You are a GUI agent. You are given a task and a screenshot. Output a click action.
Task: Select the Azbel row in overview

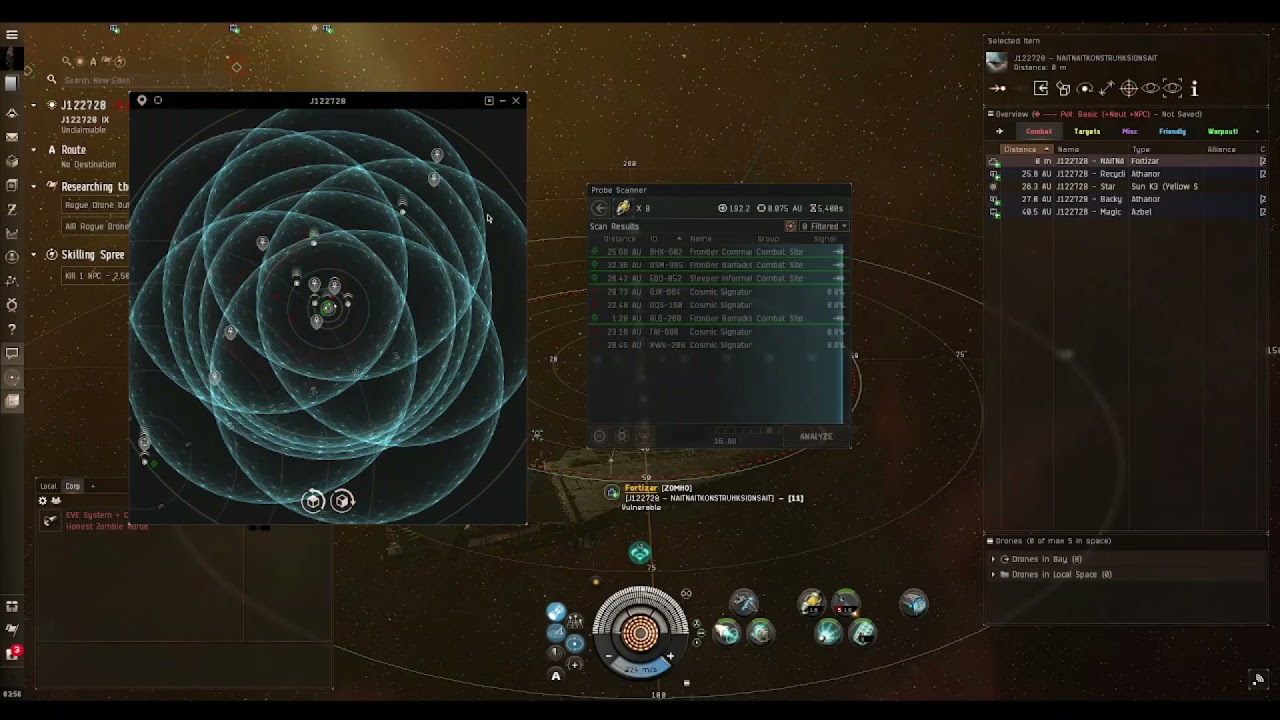click(x=1120, y=212)
